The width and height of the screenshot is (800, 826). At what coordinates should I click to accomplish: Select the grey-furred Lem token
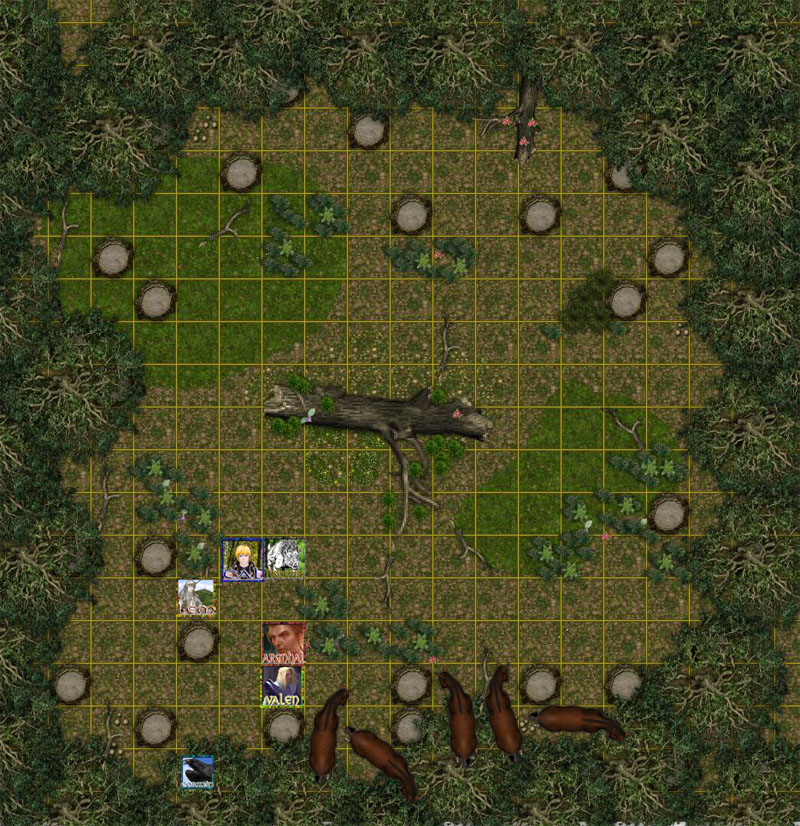[196, 598]
